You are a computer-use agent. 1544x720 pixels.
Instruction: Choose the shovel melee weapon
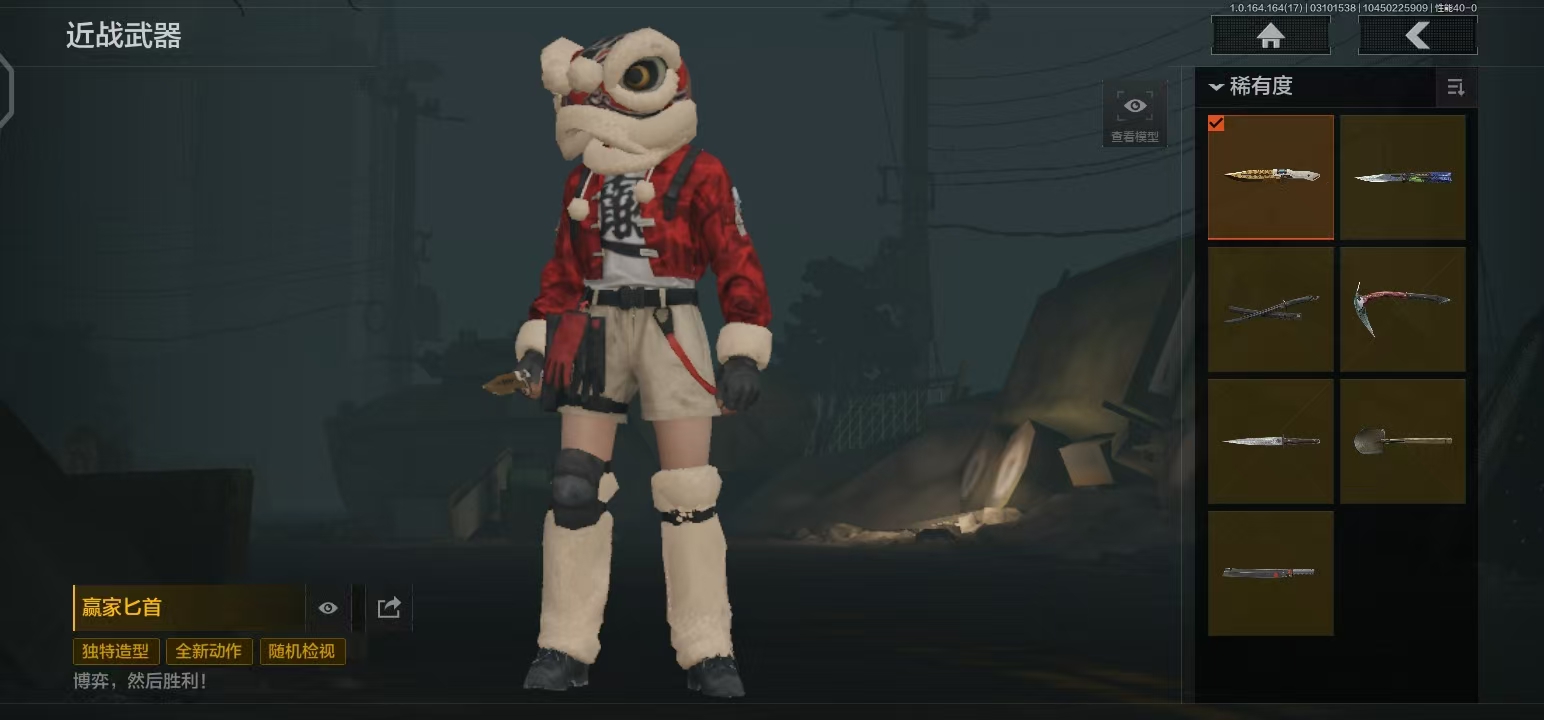pos(1402,441)
